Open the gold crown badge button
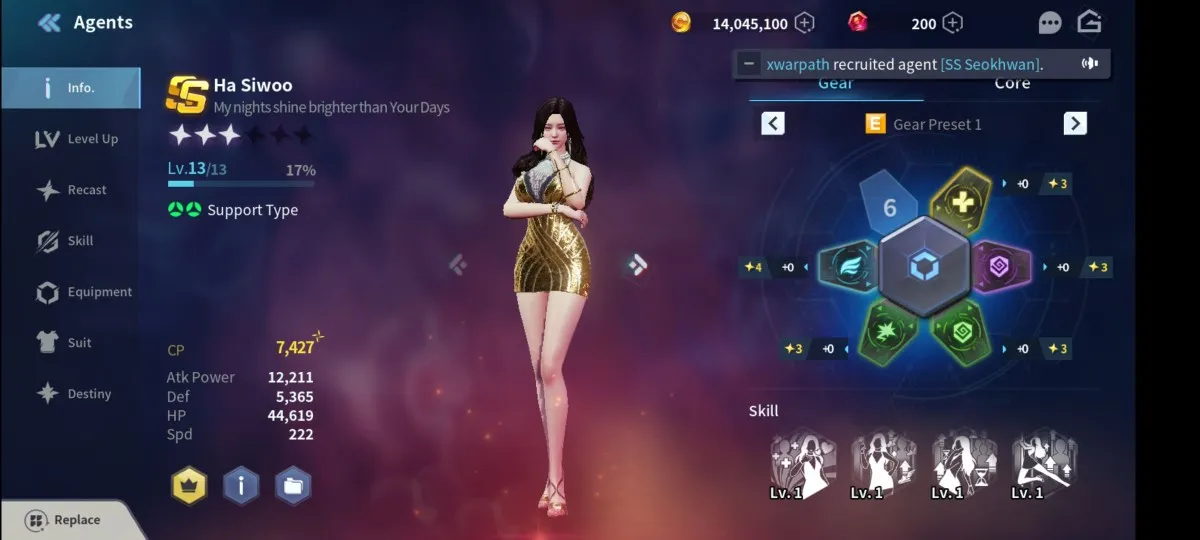 189,486
